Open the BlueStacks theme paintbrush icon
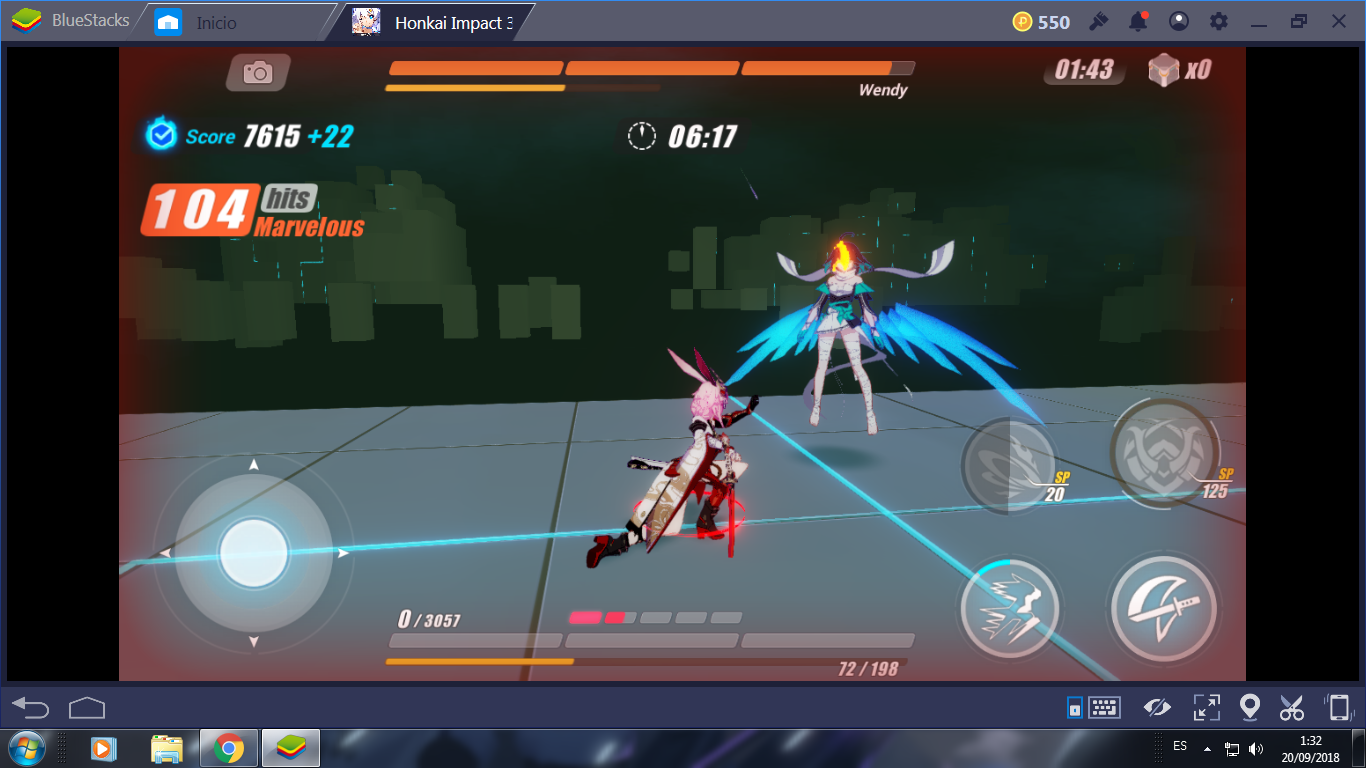 click(x=1099, y=20)
